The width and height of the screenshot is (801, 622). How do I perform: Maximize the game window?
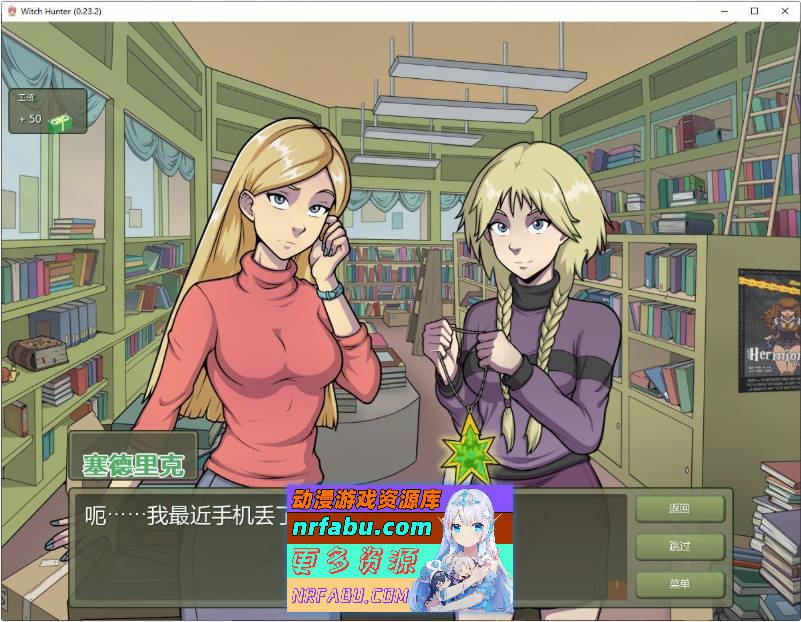point(754,10)
